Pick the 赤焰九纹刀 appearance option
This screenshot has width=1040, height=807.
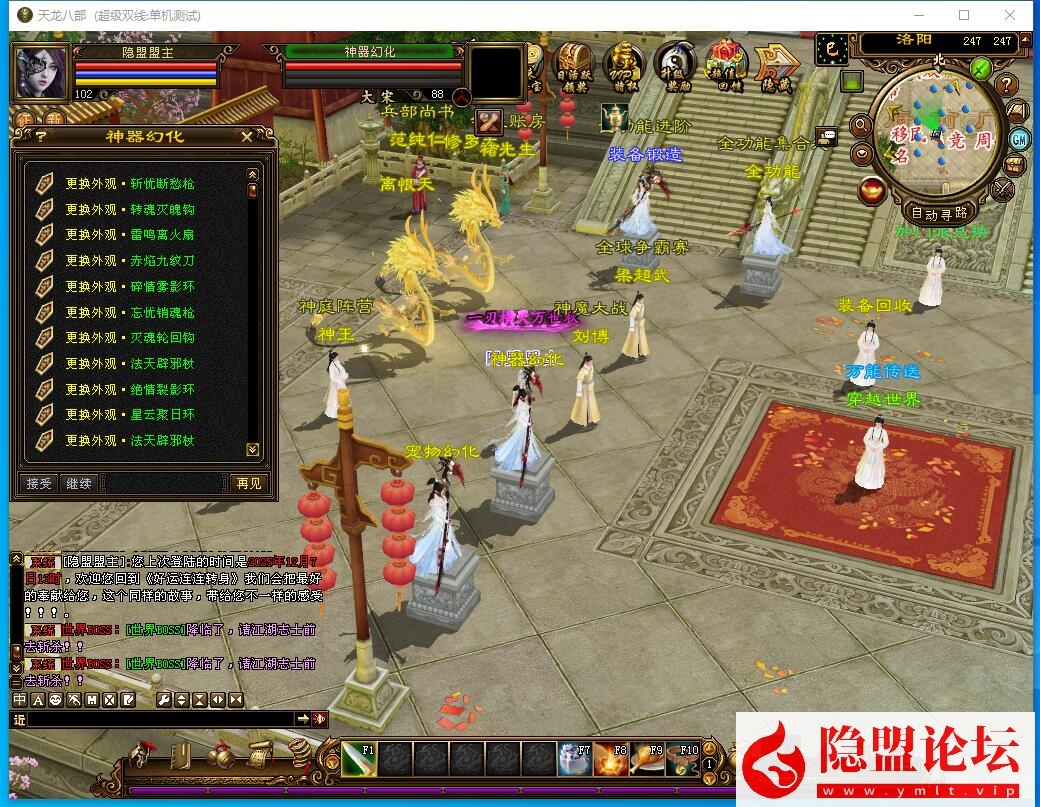coord(130,261)
